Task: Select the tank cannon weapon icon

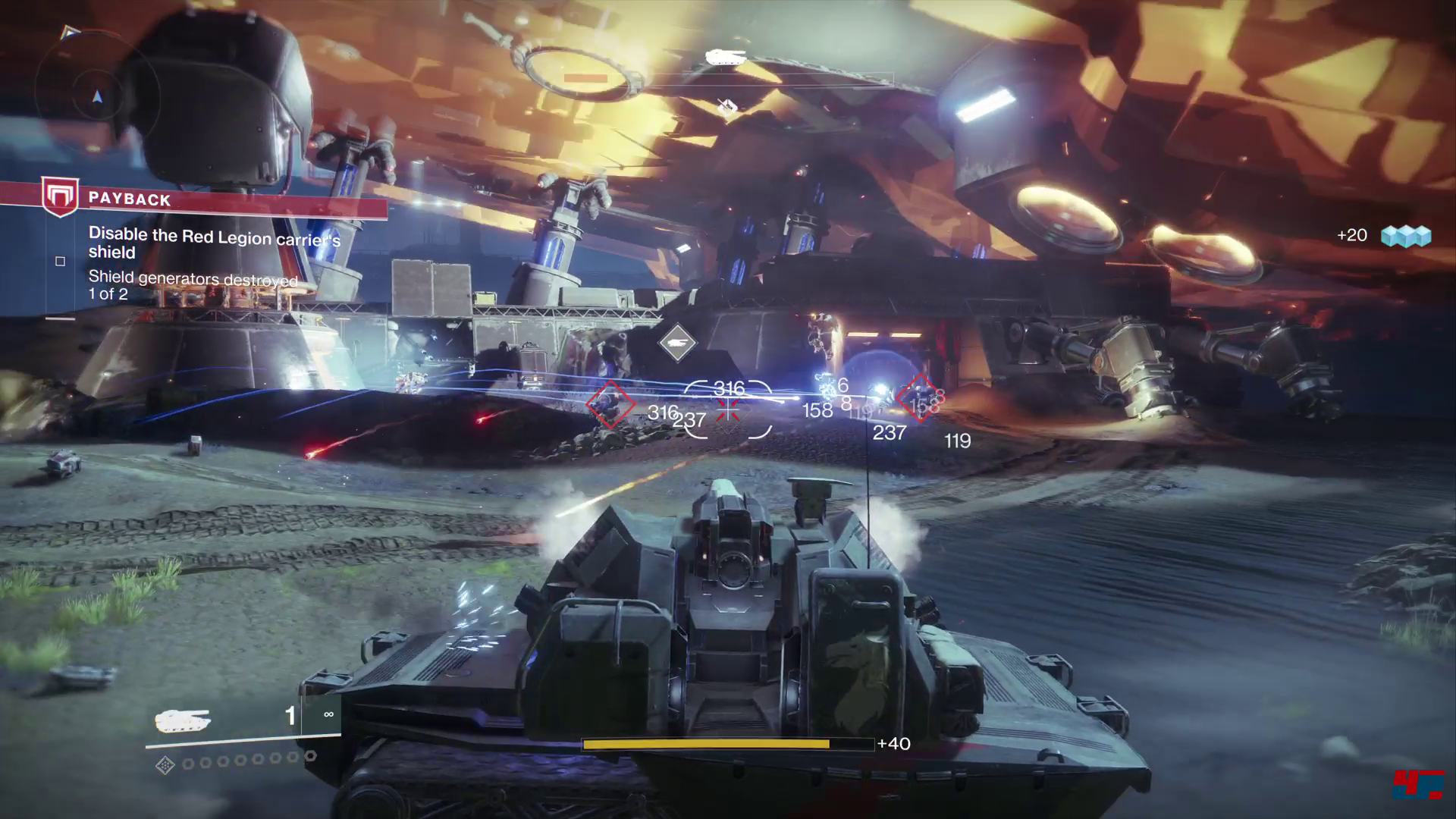Action: [x=182, y=720]
